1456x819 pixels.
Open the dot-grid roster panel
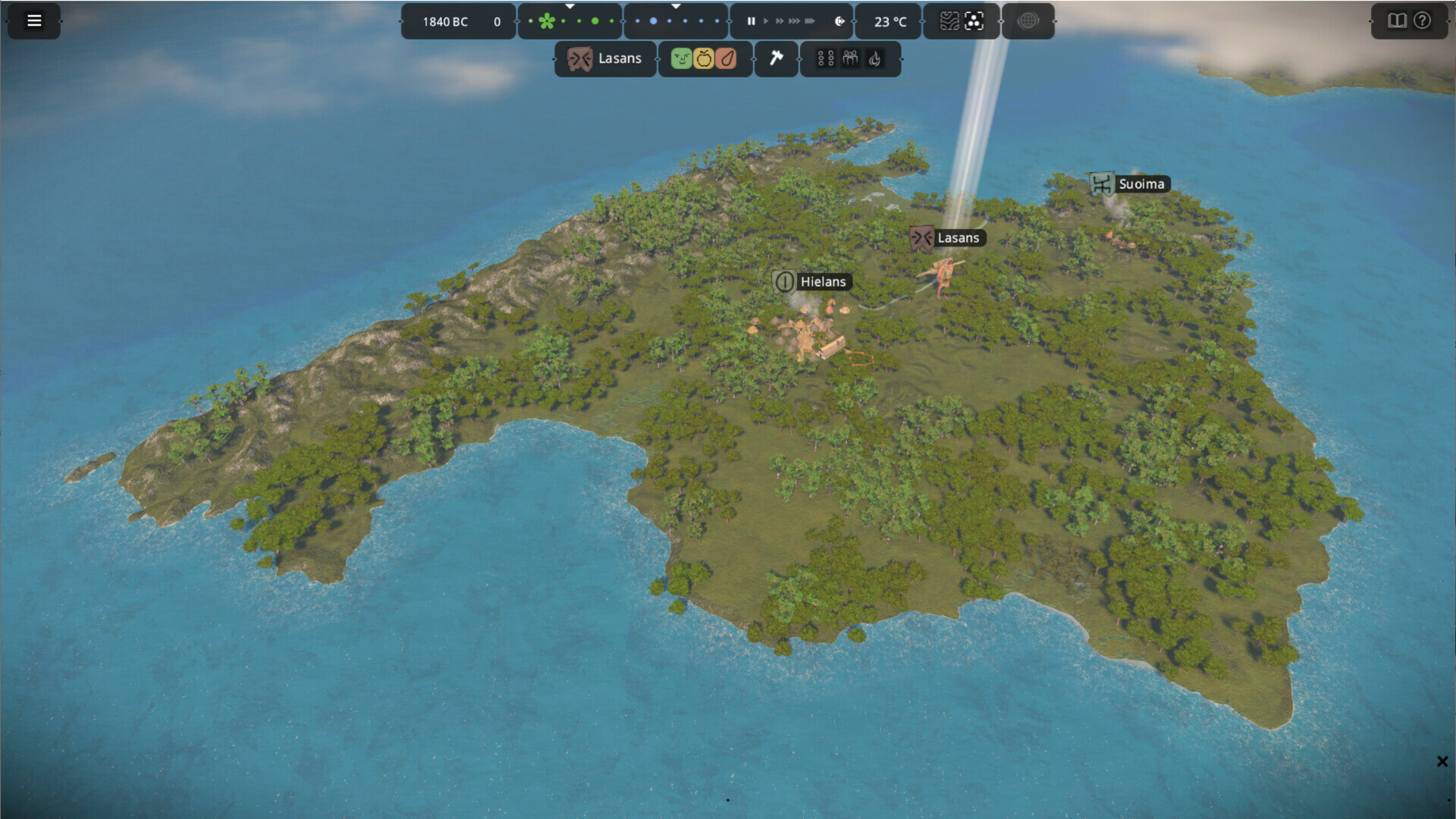click(x=825, y=58)
